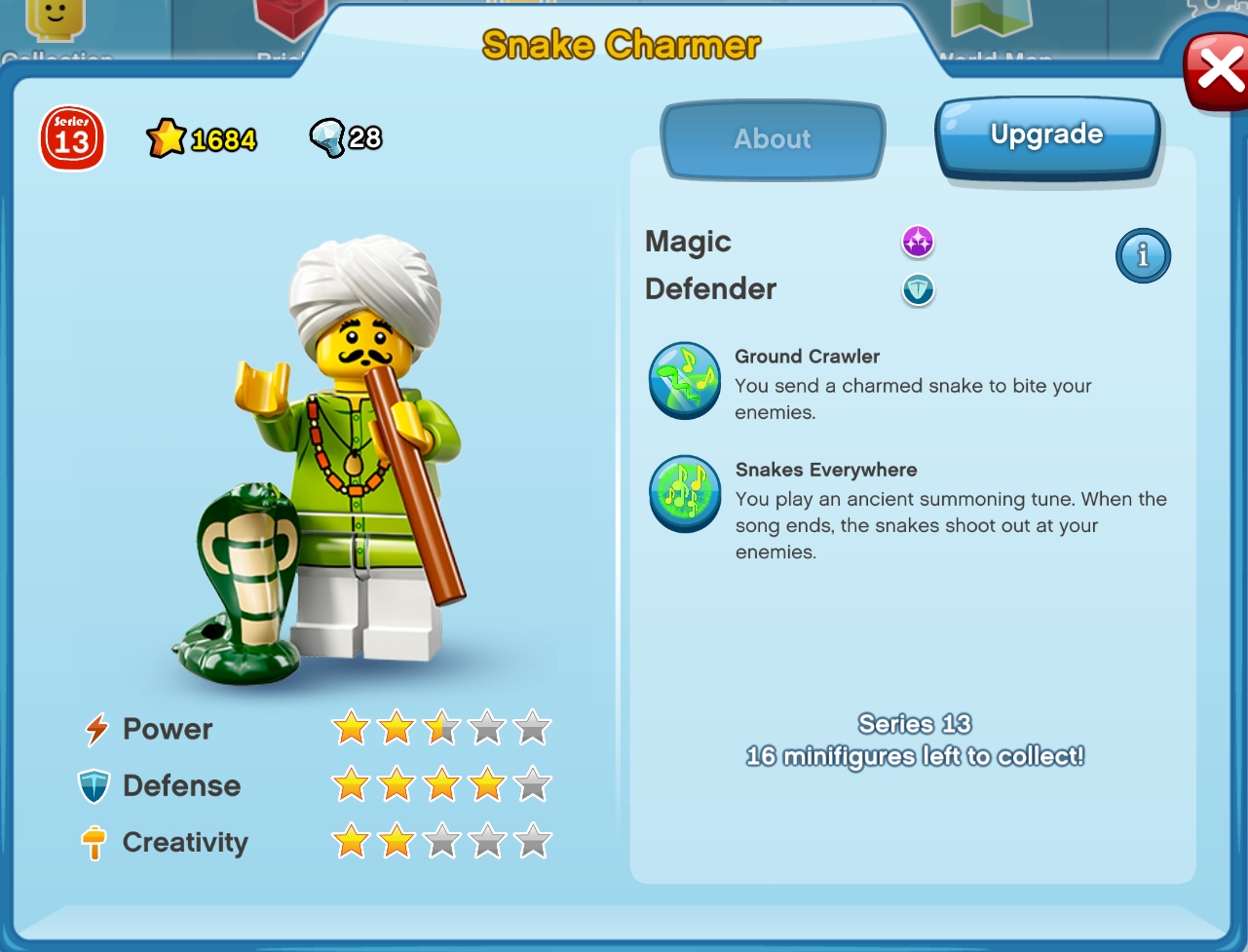Image resolution: width=1248 pixels, height=952 pixels.
Task: Click the Power lightning bolt icon
Action: click(95, 728)
